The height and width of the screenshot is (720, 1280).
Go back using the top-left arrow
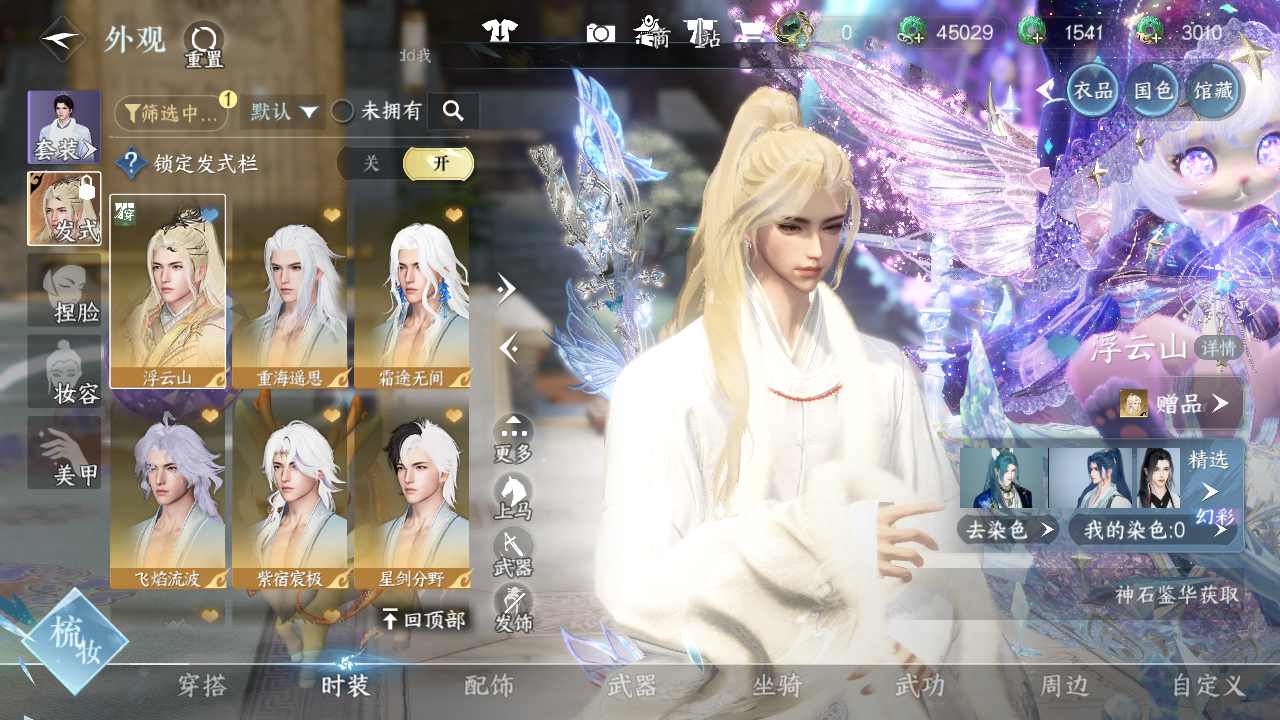click(x=62, y=39)
